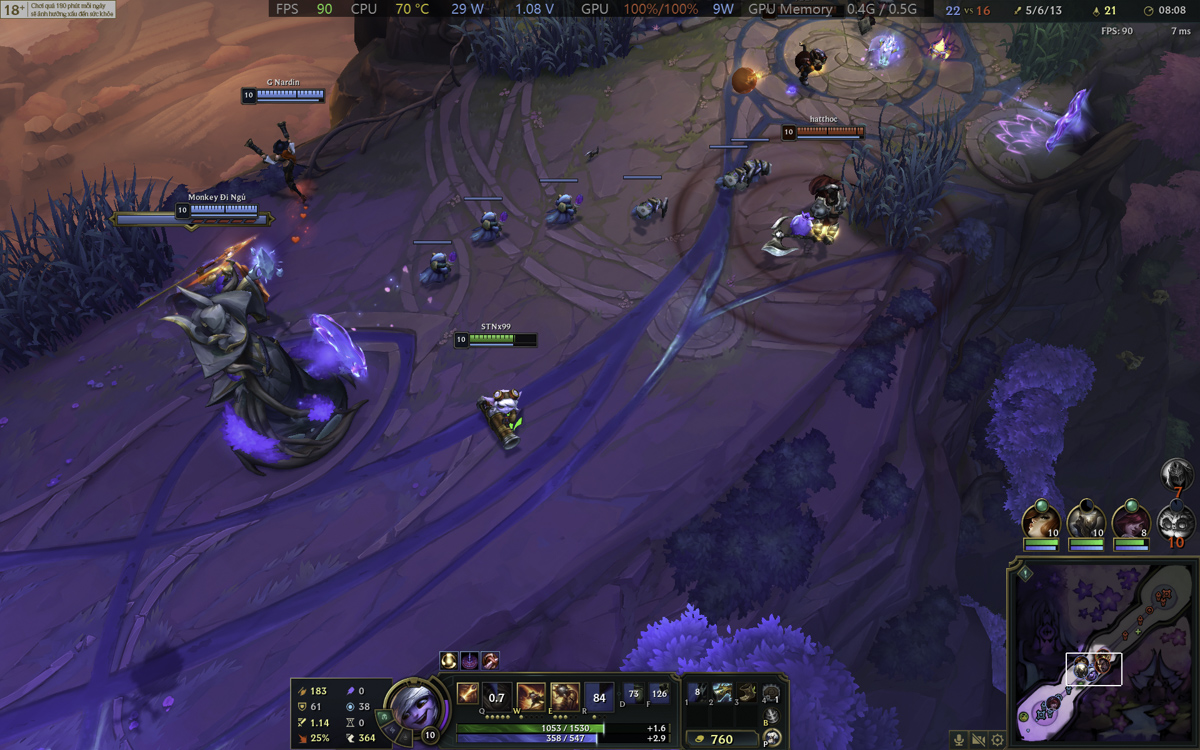
Task: Open settings with the gear button
Action: (x=997, y=740)
